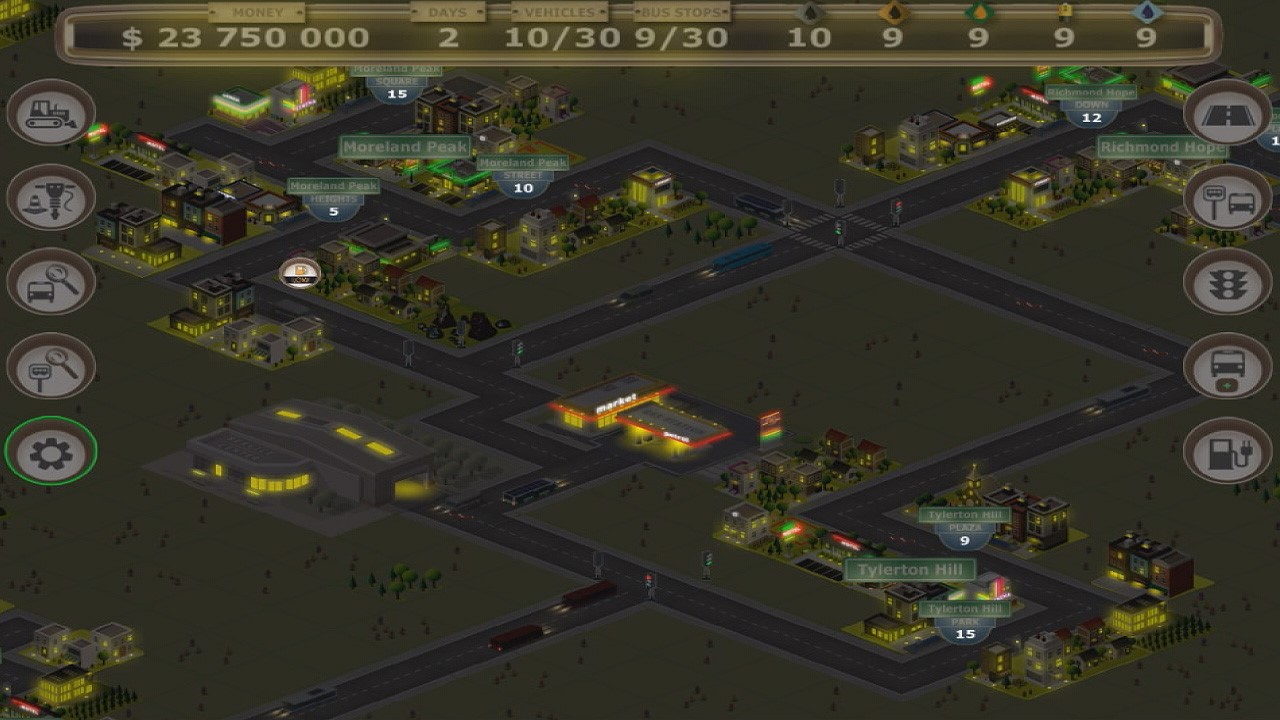Select the traffic lights tool
Screen dimensions: 1280x720
tap(1229, 283)
